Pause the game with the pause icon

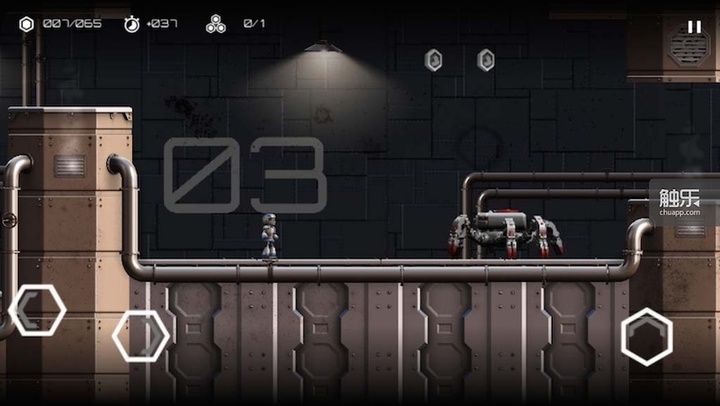694,27
